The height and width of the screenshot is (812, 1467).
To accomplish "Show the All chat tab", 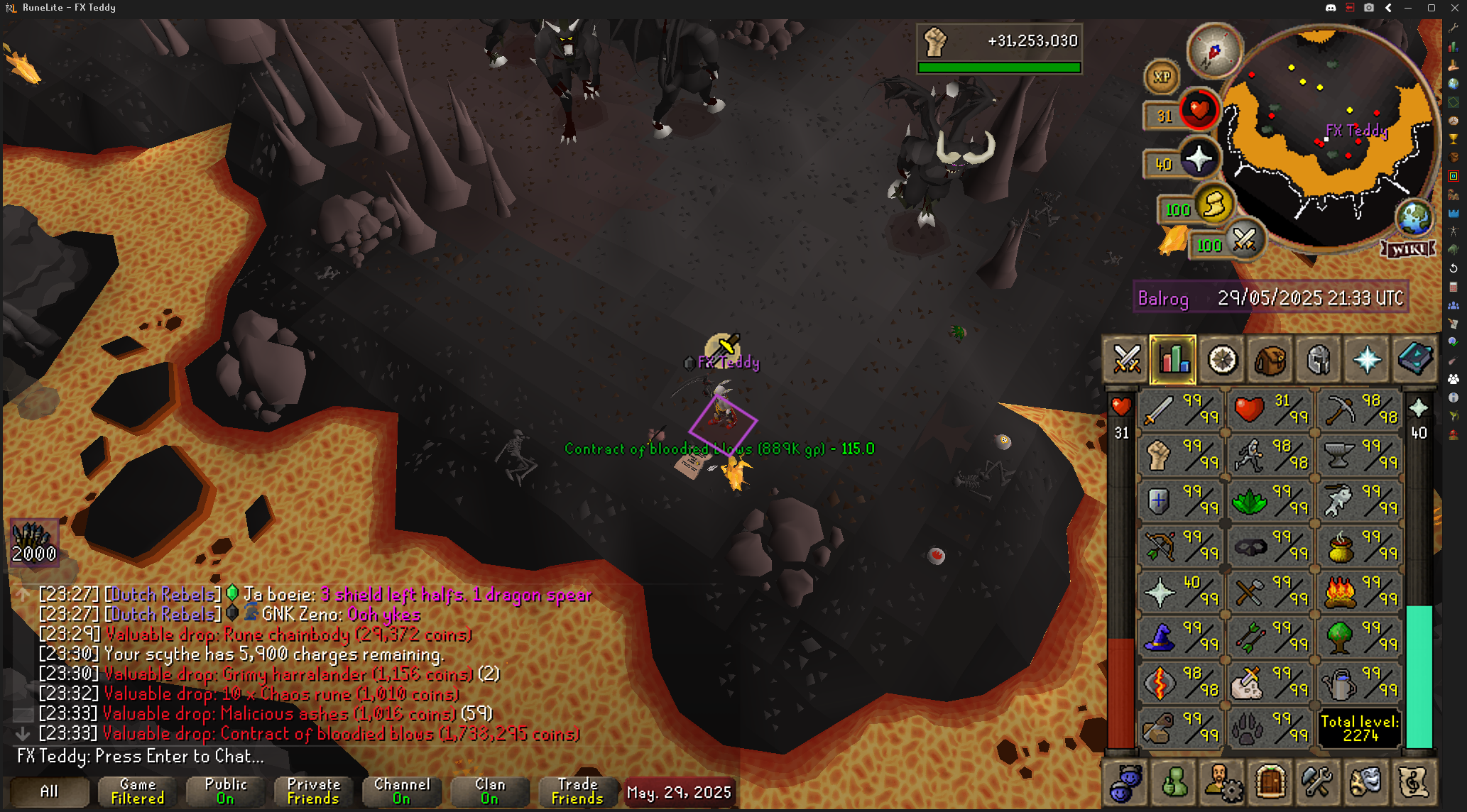I will (x=49, y=791).
